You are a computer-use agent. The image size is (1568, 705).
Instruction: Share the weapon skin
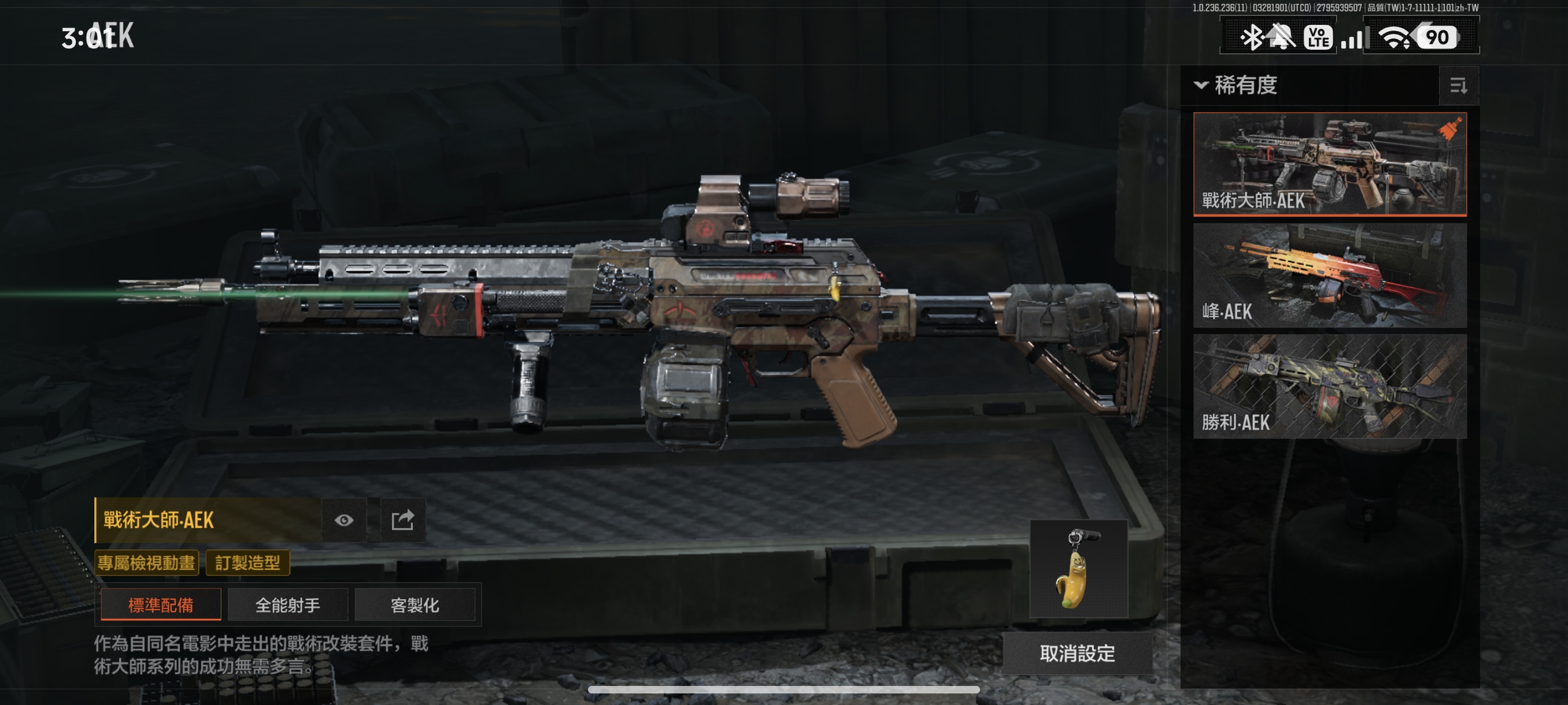click(402, 520)
